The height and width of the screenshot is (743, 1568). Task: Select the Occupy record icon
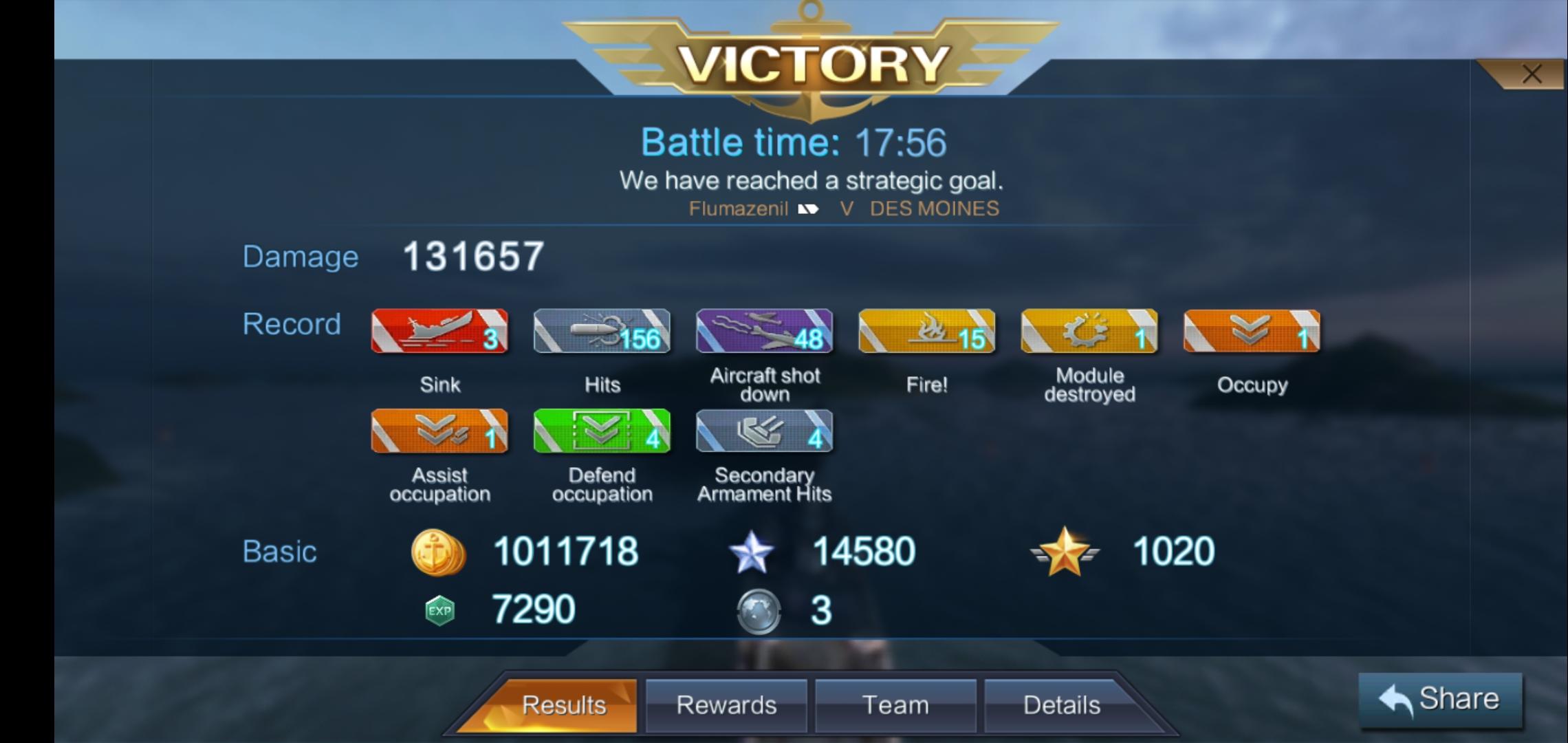click(x=1251, y=332)
